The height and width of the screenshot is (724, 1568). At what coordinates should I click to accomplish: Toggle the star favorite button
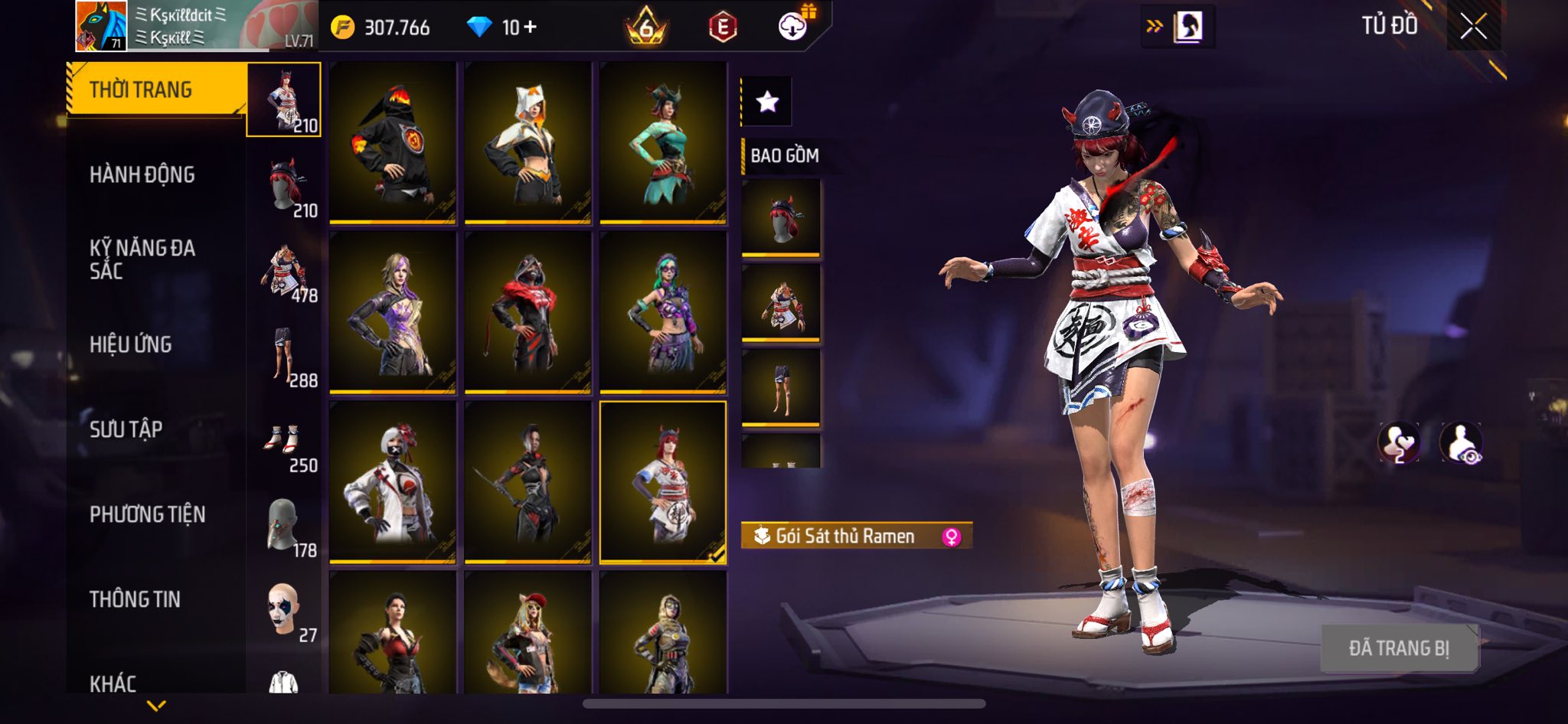pos(767,101)
